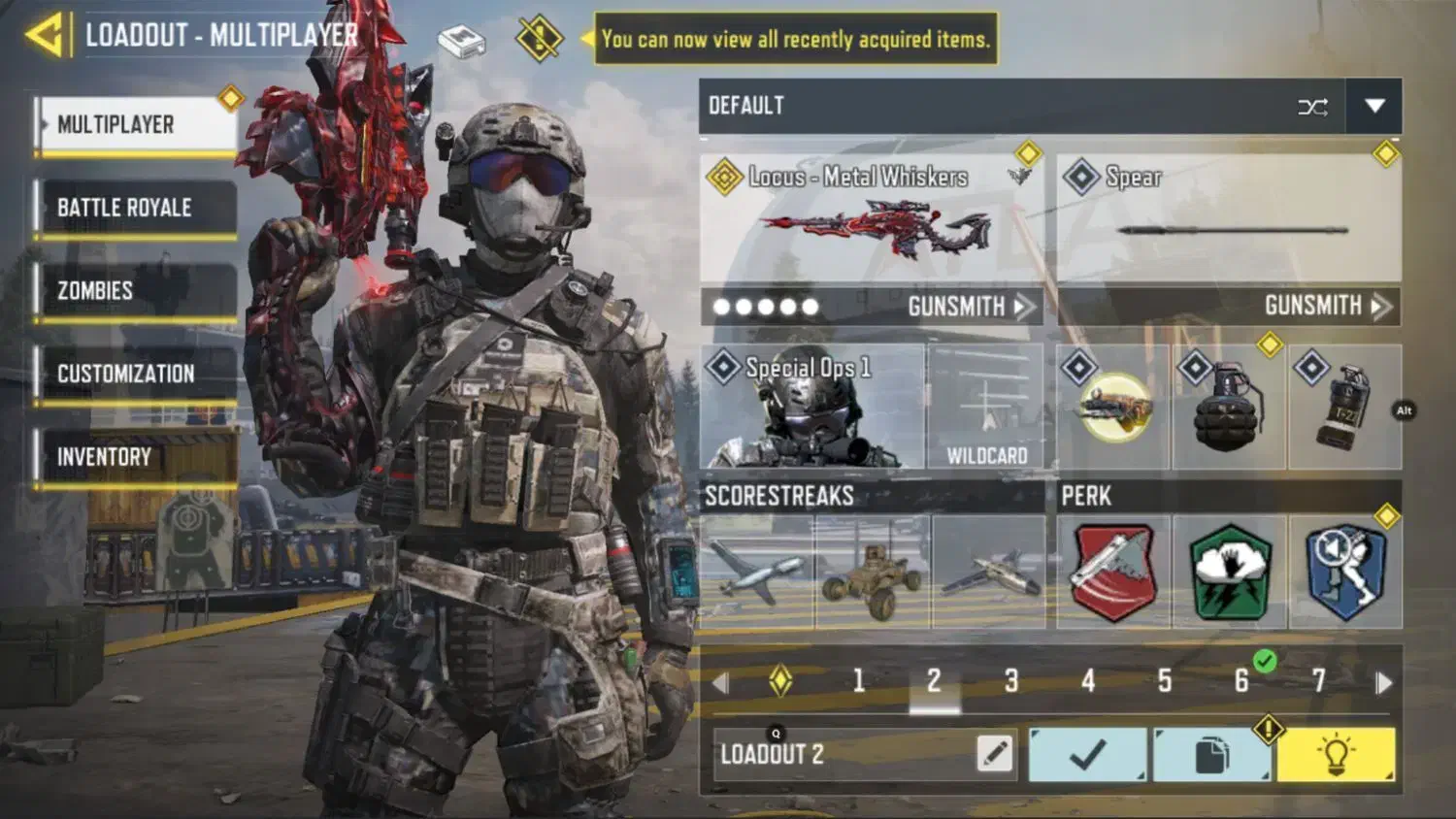
Task: Open the Inventory tab
Action: pyautogui.click(x=136, y=457)
